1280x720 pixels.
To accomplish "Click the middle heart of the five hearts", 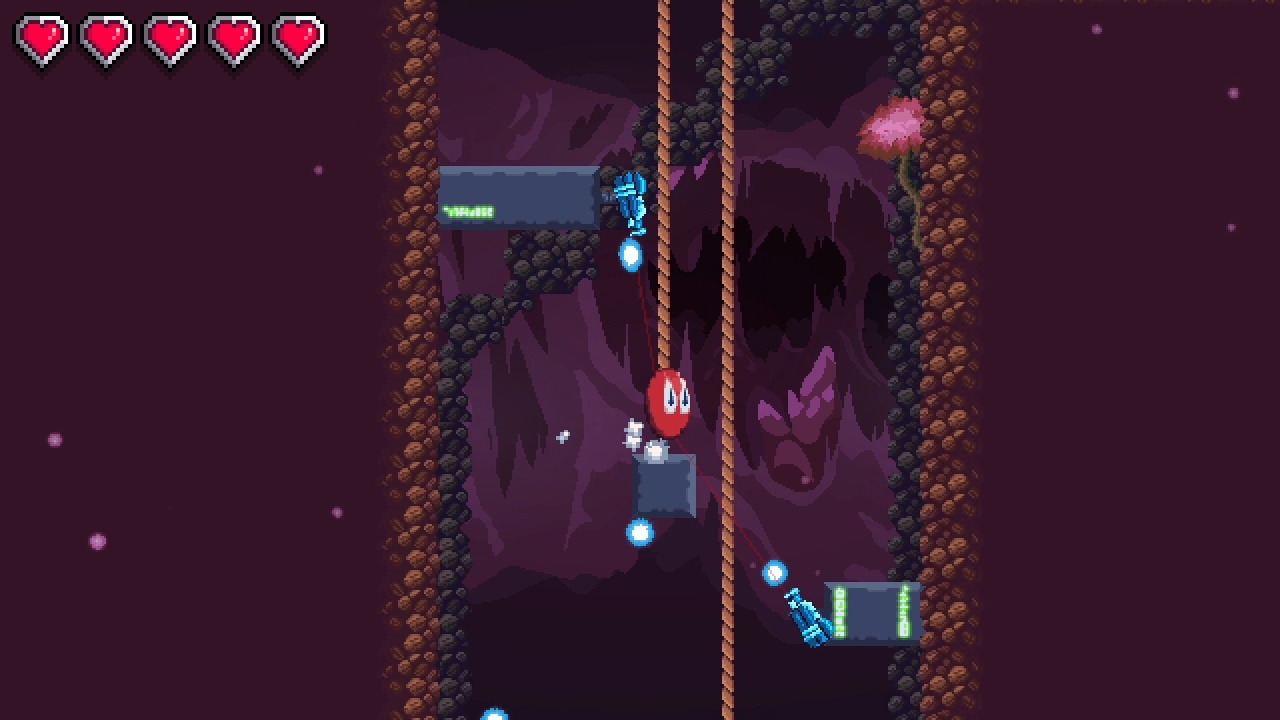I will click(173, 37).
